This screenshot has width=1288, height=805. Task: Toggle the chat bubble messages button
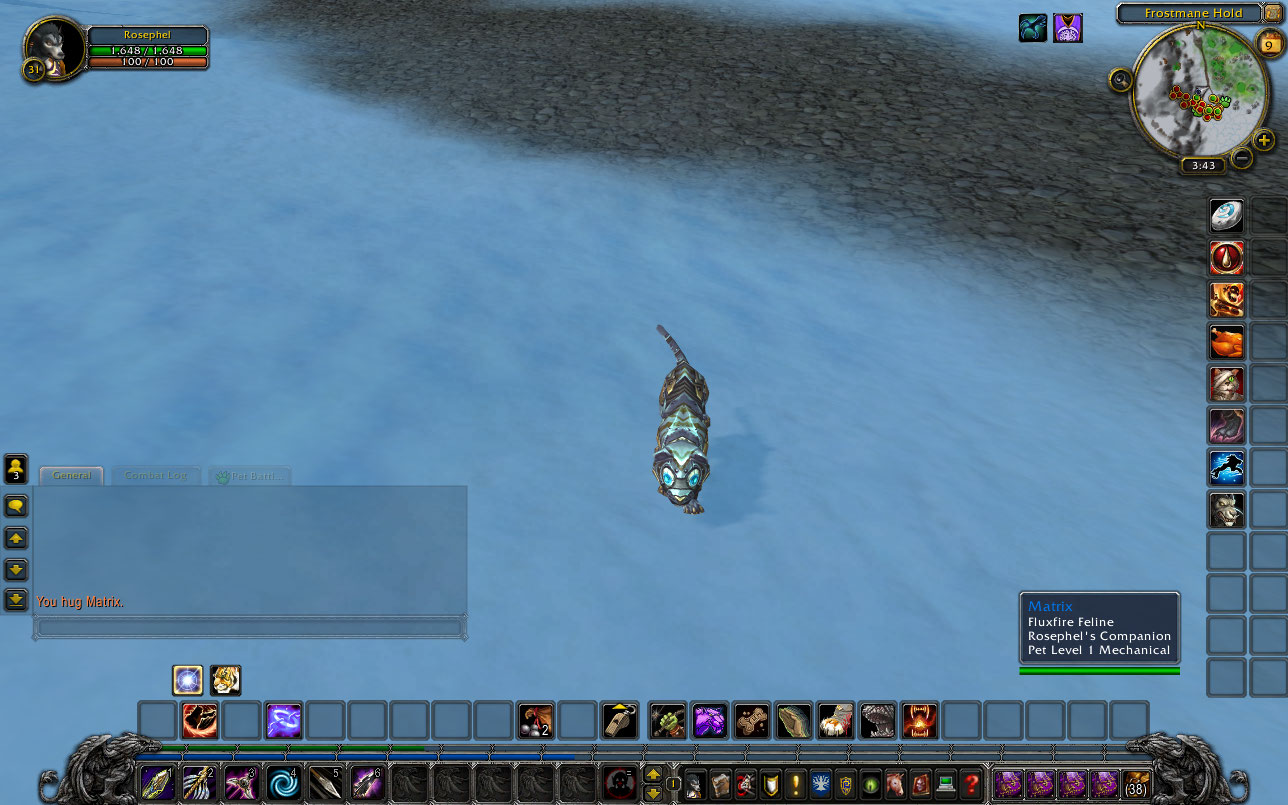13,506
